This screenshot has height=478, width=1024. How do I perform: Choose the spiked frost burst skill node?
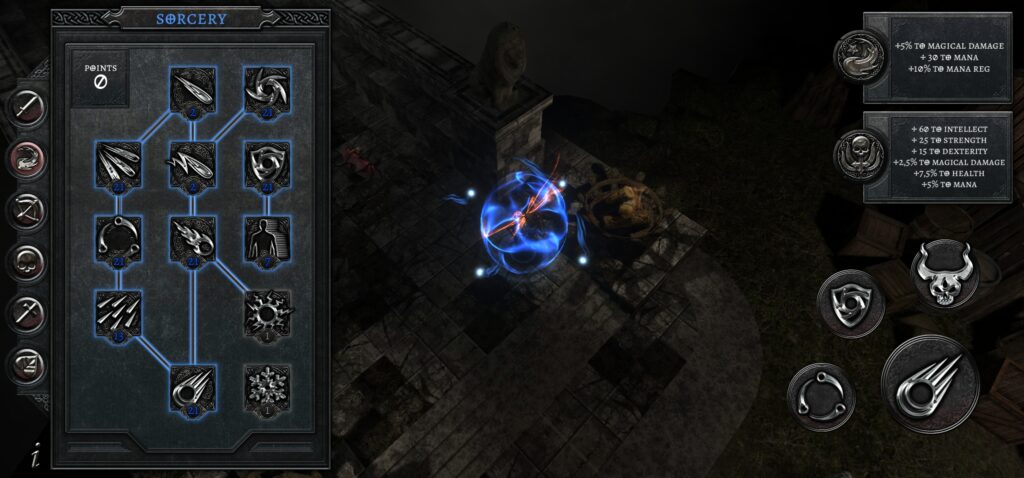tap(266, 312)
